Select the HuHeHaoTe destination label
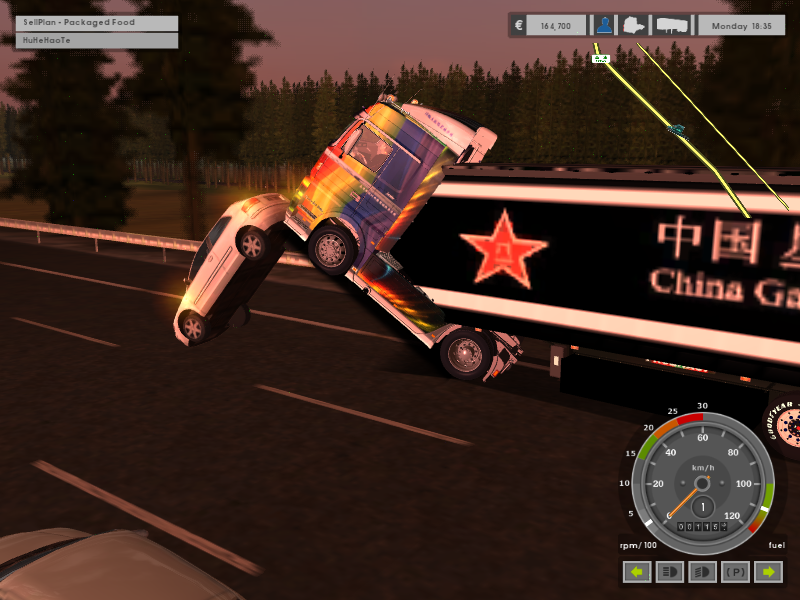This screenshot has width=800, height=600. coord(96,41)
